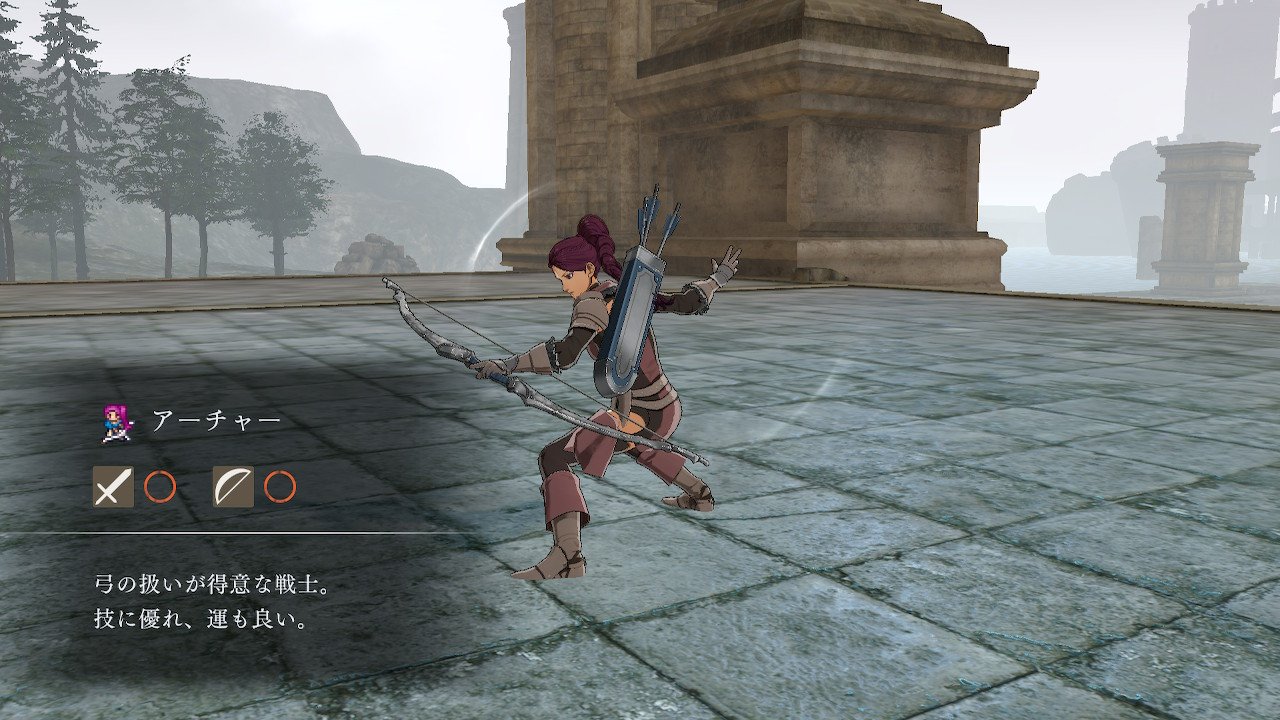Select the sword proficiency icon
Image resolution: width=1280 pixels, height=720 pixels.
tap(113, 487)
